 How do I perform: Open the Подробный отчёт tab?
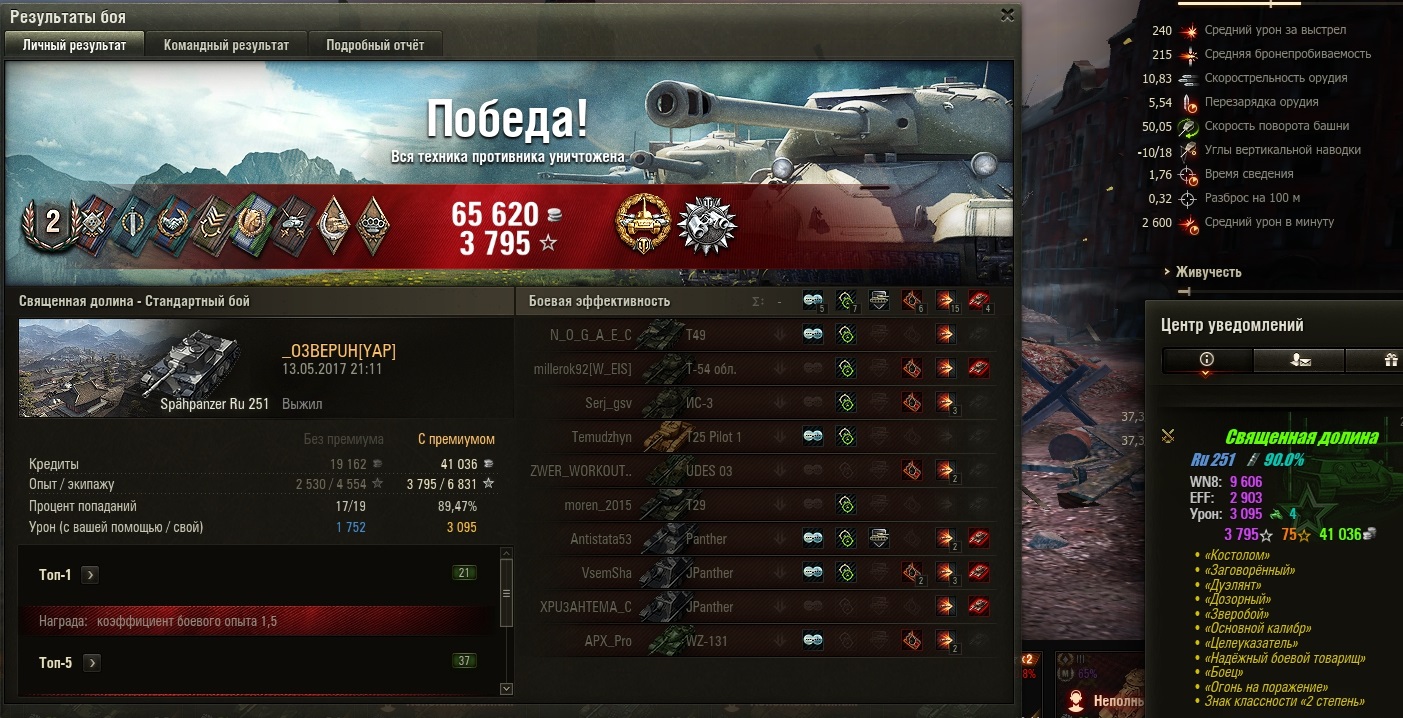[x=375, y=45]
